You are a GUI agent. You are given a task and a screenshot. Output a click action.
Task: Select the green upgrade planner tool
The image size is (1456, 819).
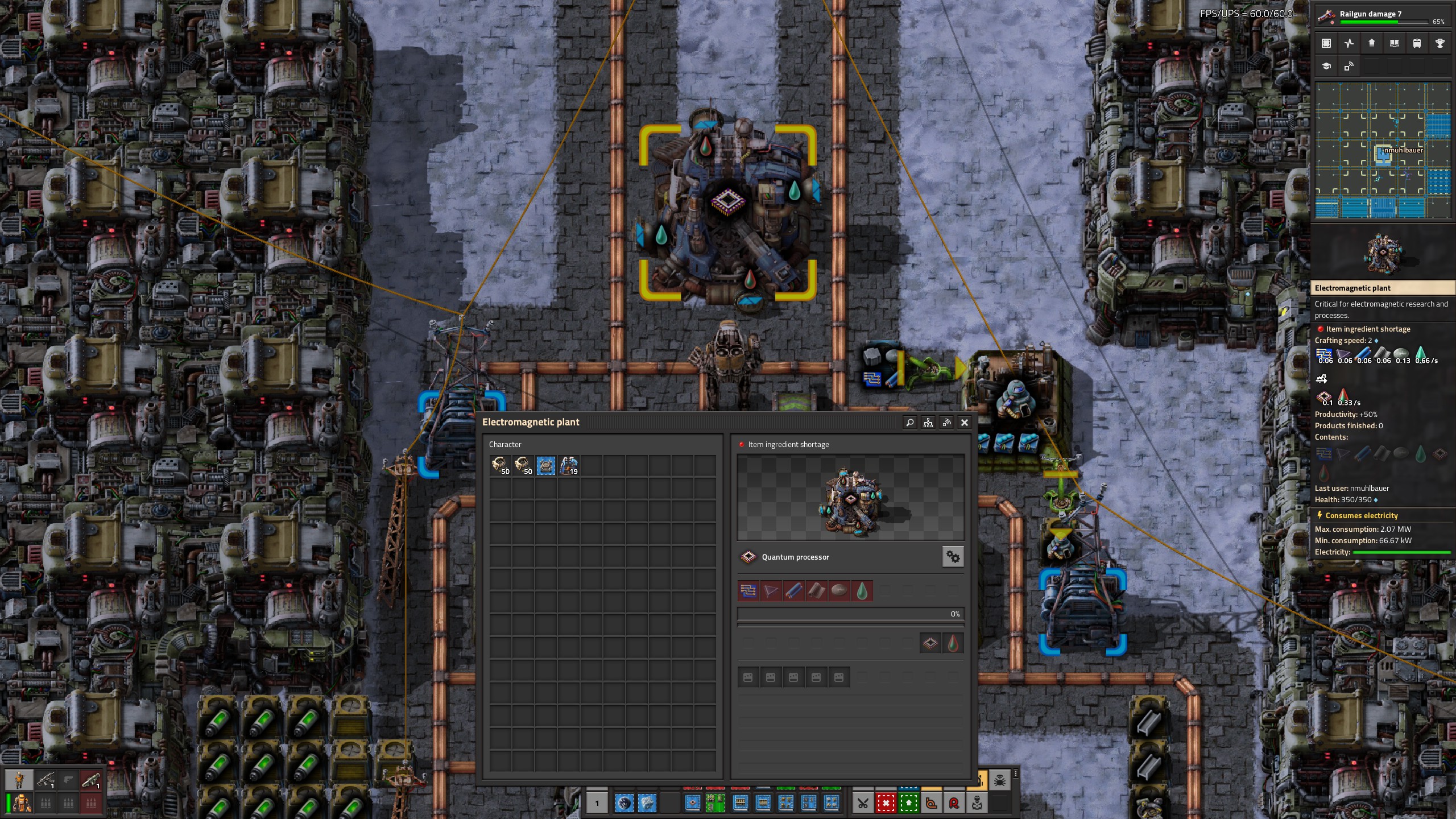pyautogui.click(x=908, y=803)
